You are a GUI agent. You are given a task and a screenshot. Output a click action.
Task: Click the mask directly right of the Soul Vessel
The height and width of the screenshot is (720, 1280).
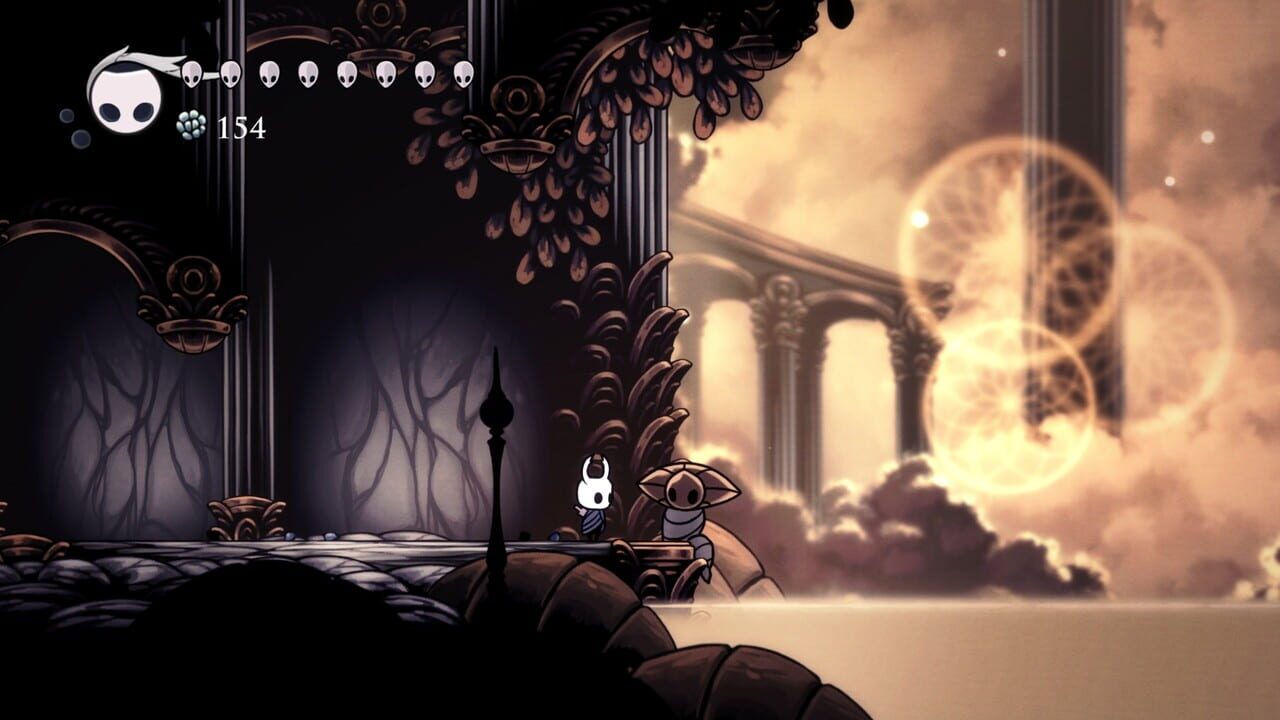[190, 74]
